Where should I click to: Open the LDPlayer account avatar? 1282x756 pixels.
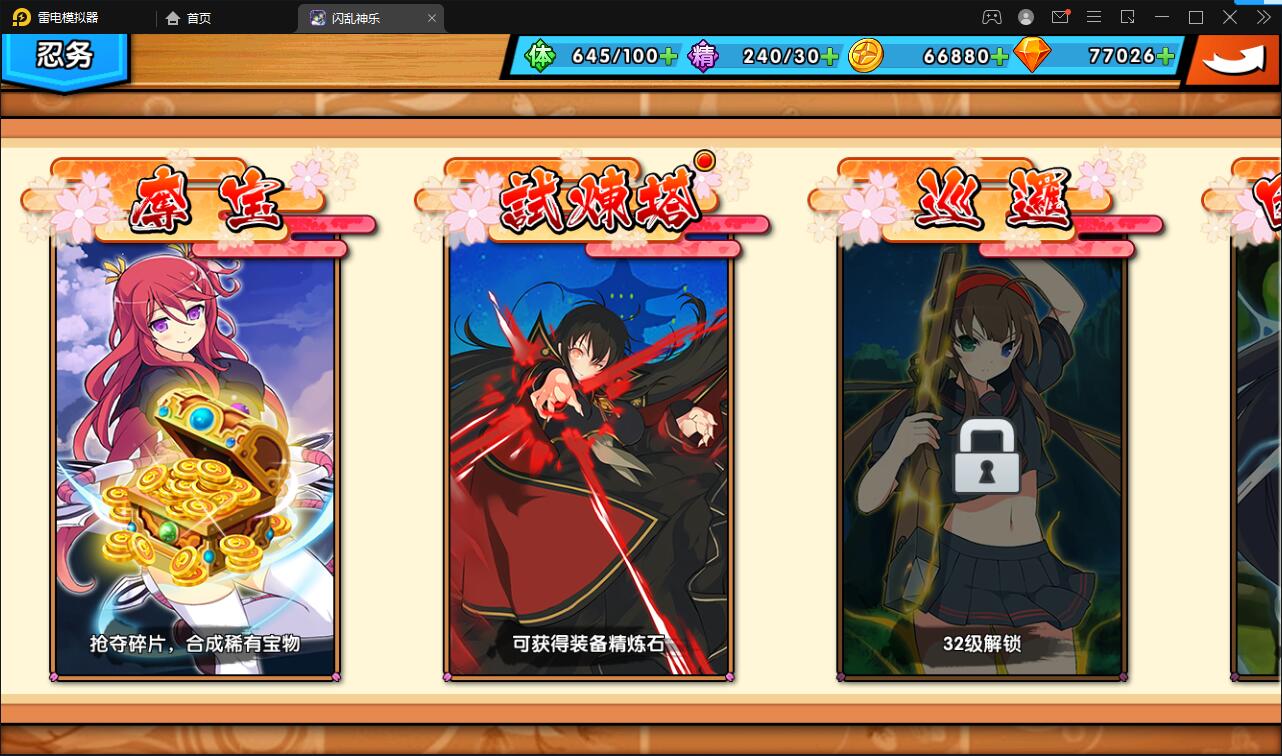click(1024, 17)
